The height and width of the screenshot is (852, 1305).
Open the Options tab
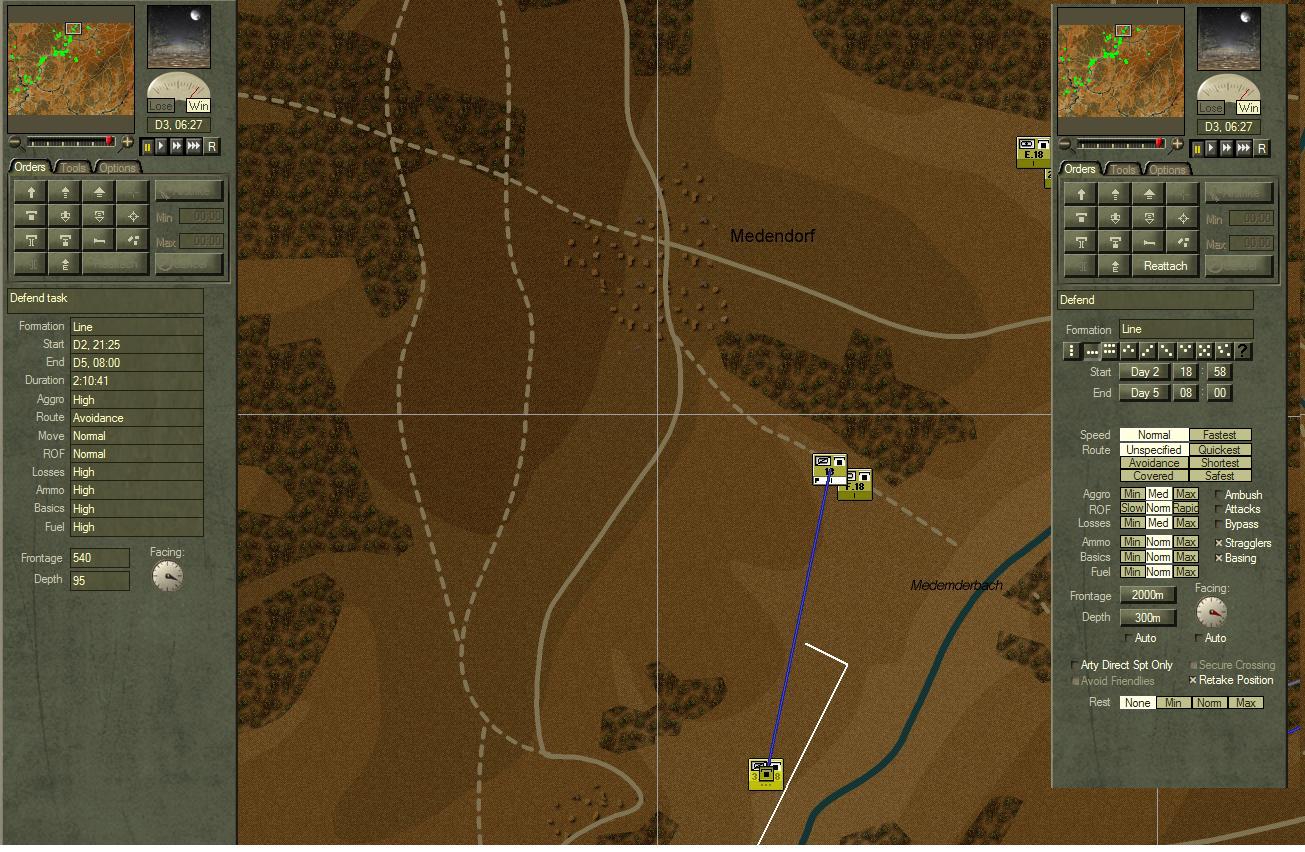[x=1167, y=170]
